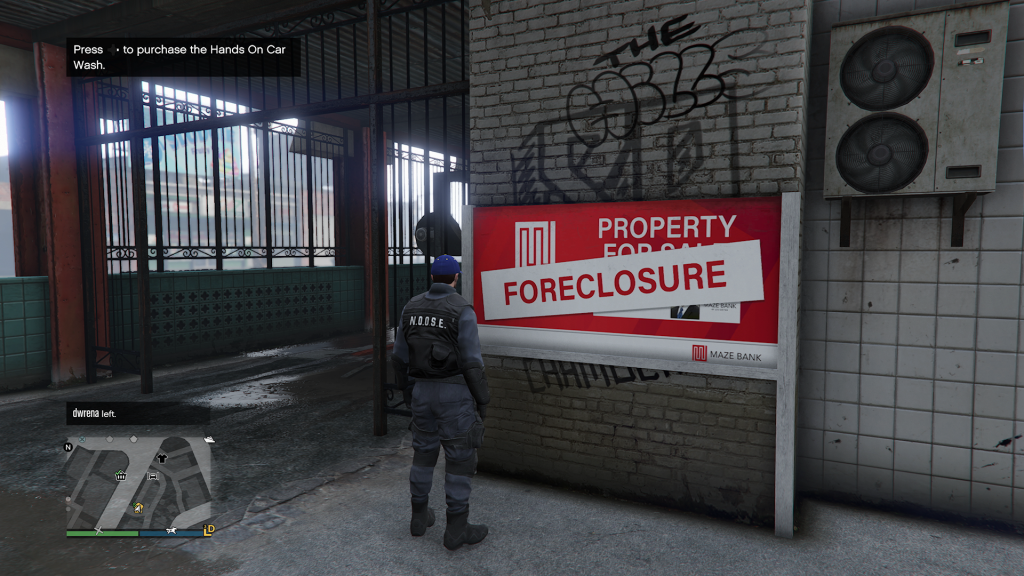Click the north compass indicator on minimap
The width and height of the screenshot is (1024, 576).
pos(68,446)
